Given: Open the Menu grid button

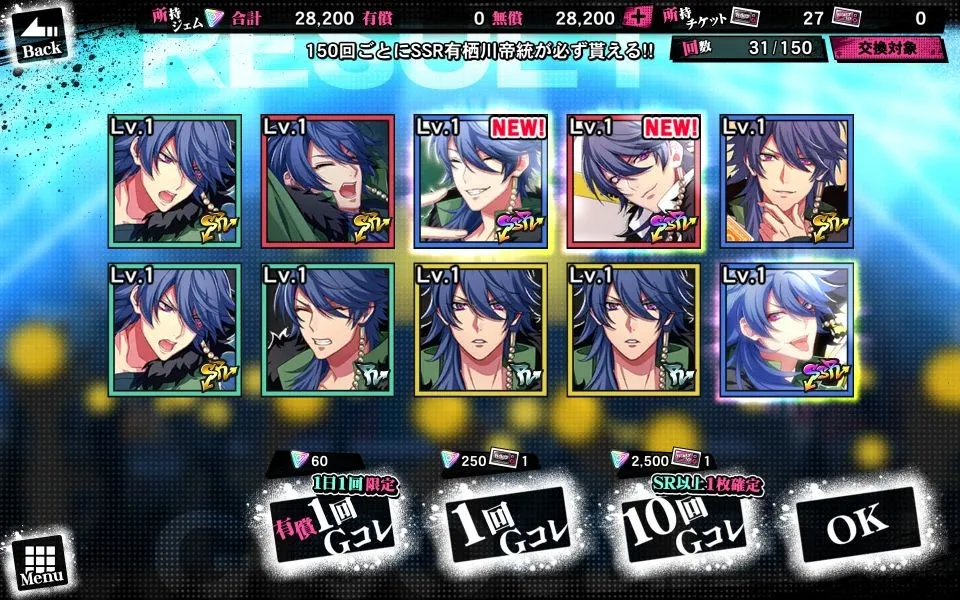Looking at the screenshot, I should coord(41,561).
